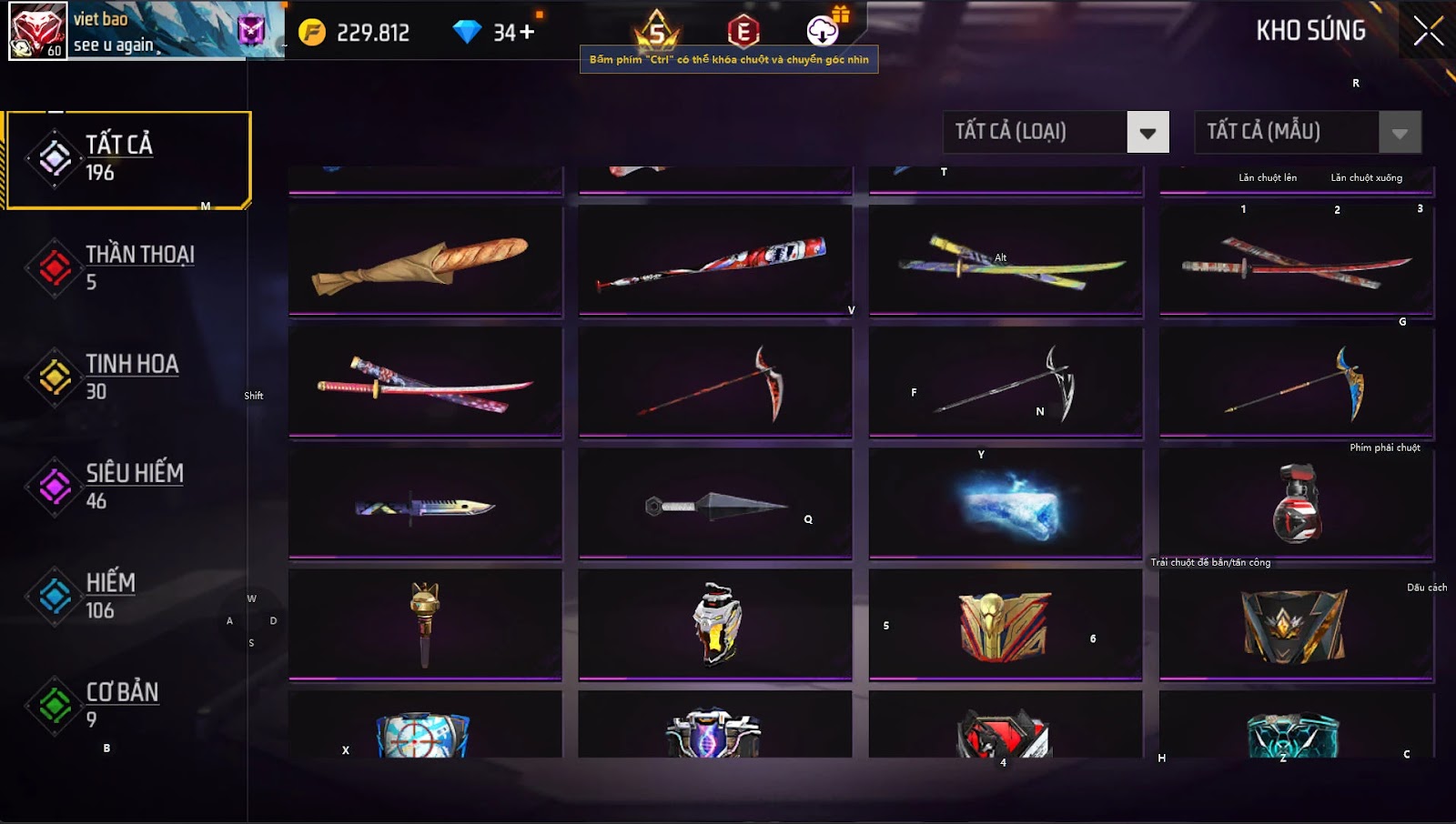The height and width of the screenshot is (824, 1456).
Task: Choose the yellow and blue katana skin
Action: click(1006, 261)
